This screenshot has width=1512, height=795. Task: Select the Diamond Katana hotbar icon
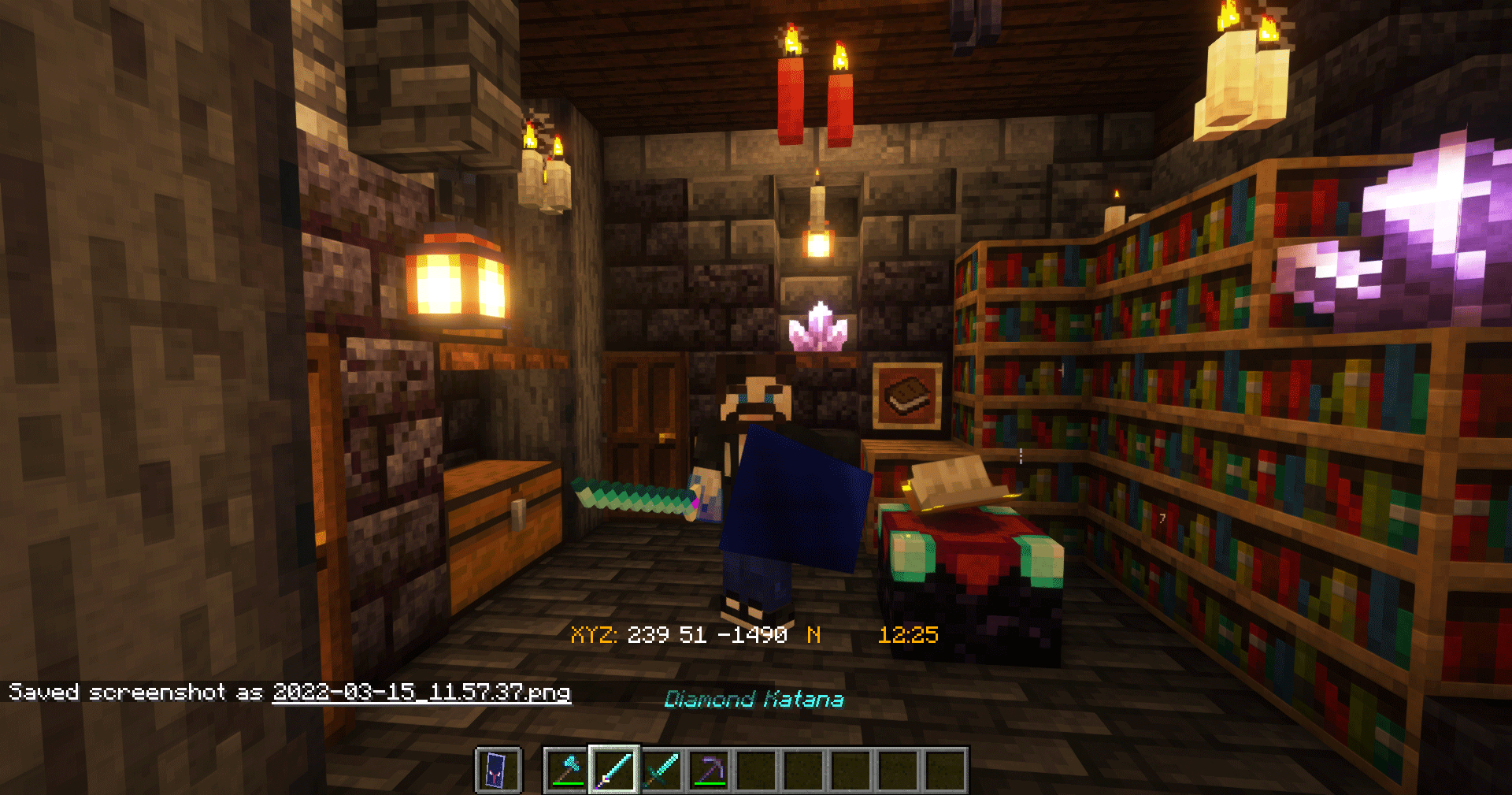click(613, 770)
